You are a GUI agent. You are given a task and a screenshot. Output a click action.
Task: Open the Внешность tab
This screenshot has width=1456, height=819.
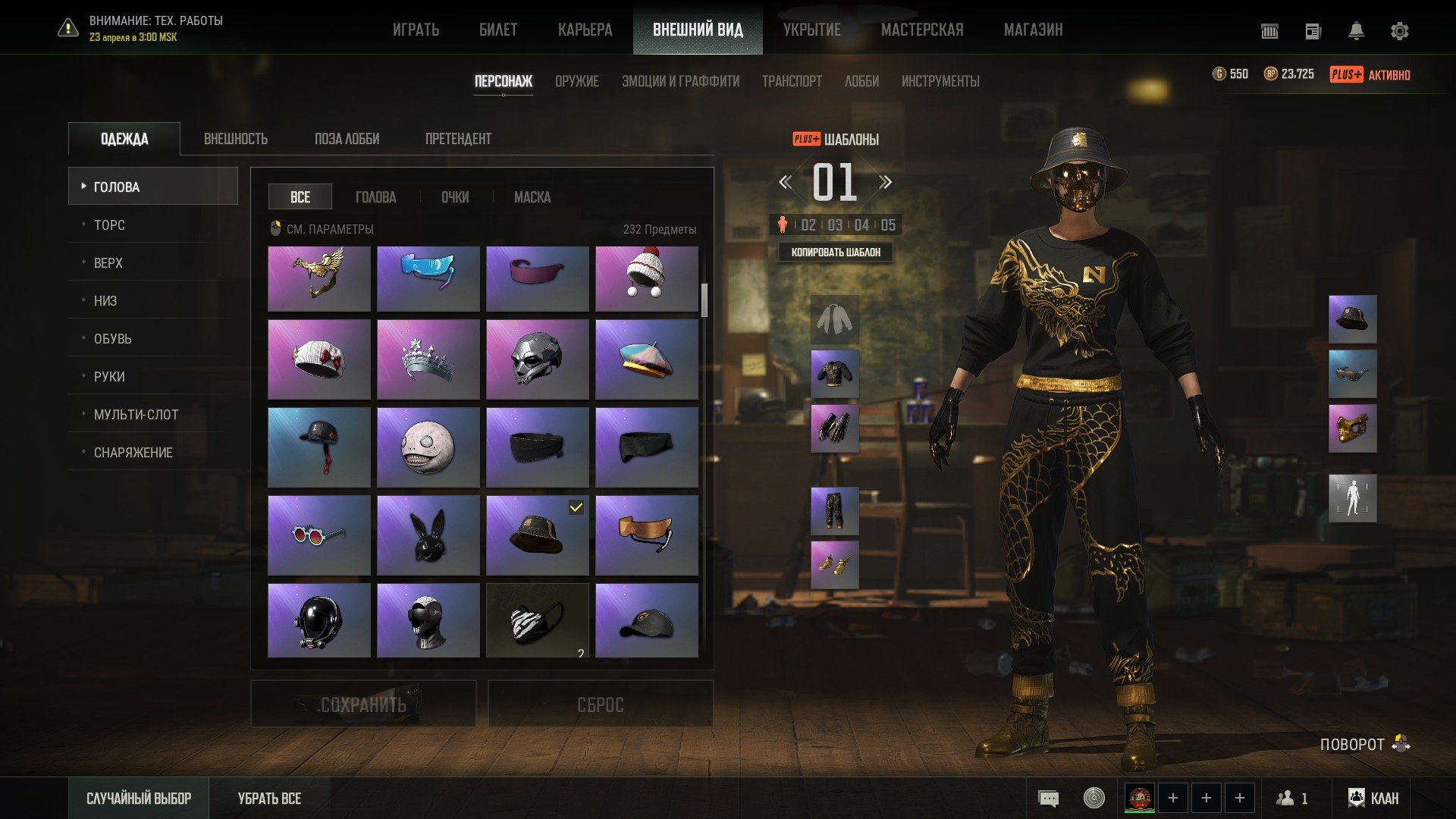(x=235, y=139)
